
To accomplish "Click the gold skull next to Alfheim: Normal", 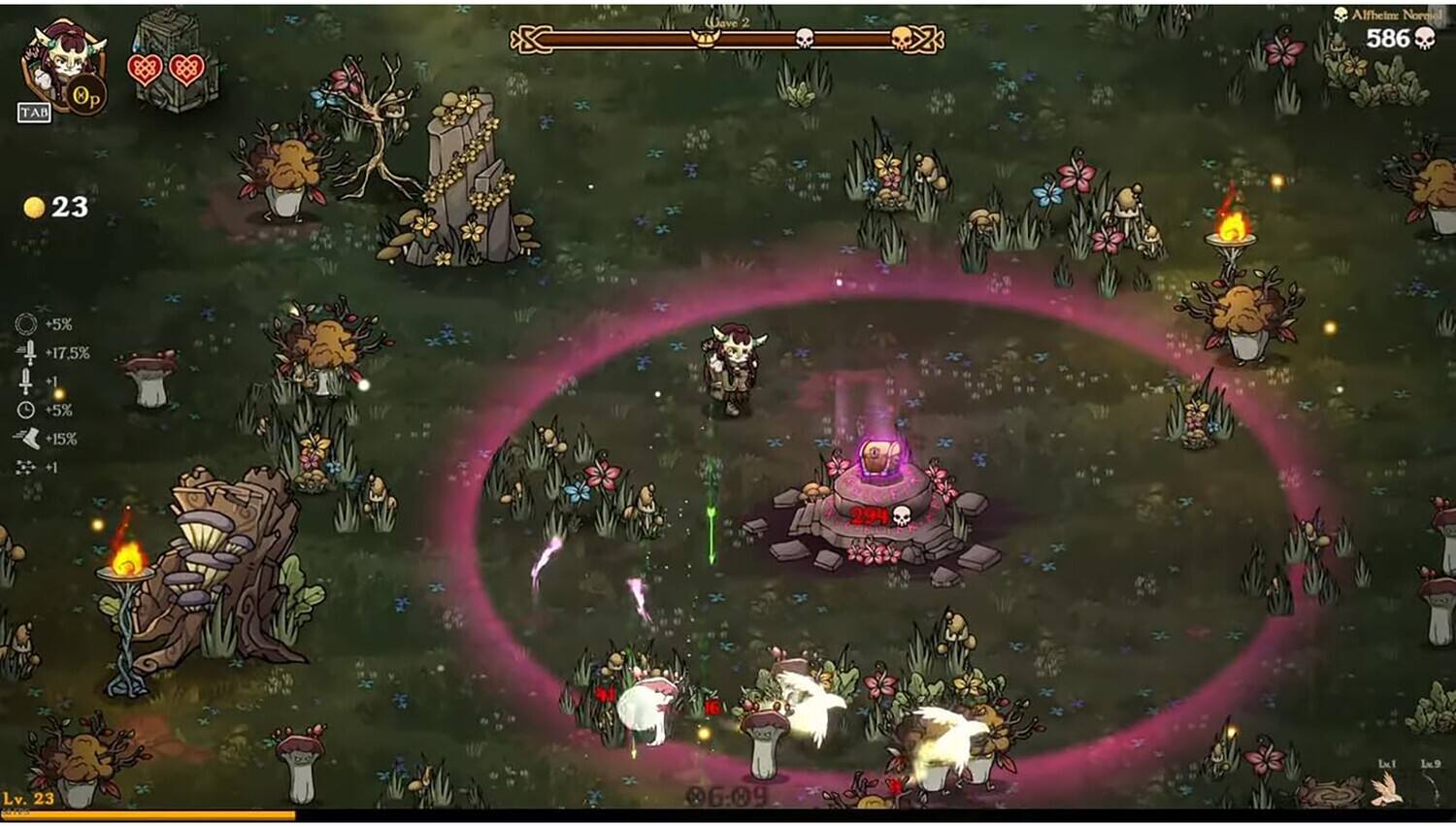I will tap(1341, 15).
